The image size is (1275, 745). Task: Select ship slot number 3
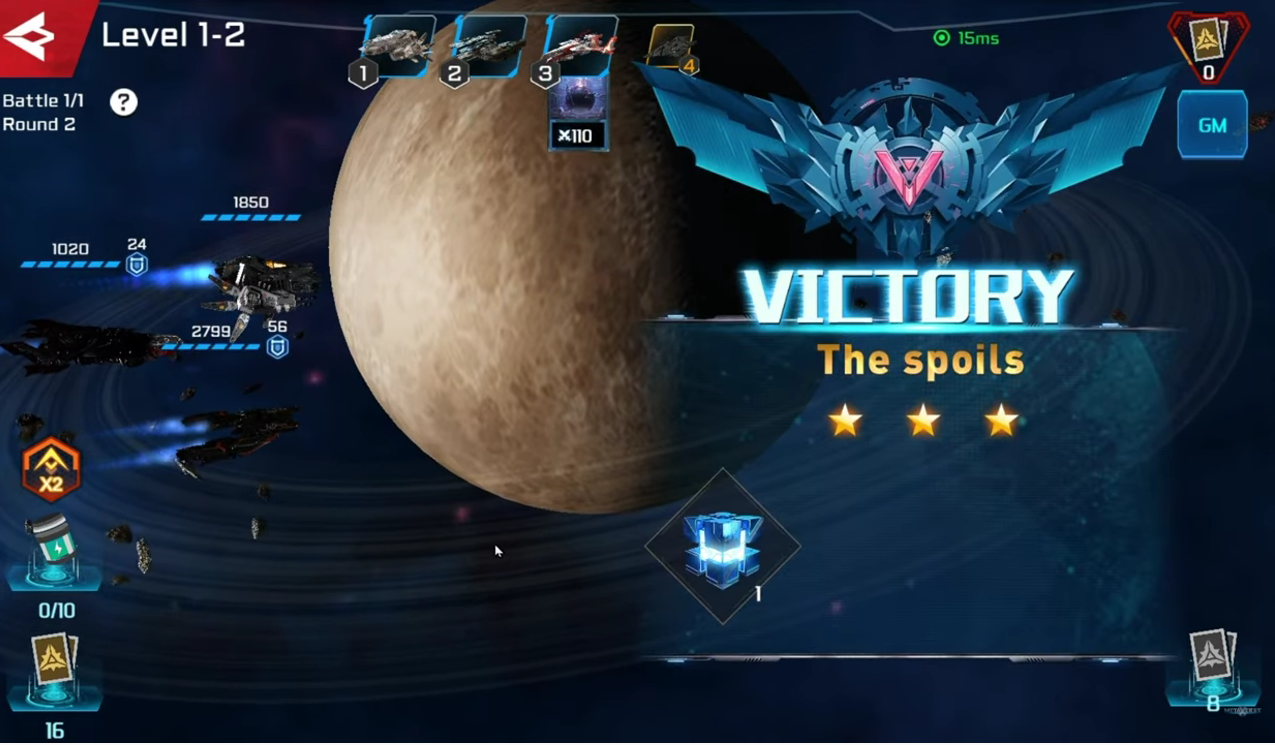point(579,47)
